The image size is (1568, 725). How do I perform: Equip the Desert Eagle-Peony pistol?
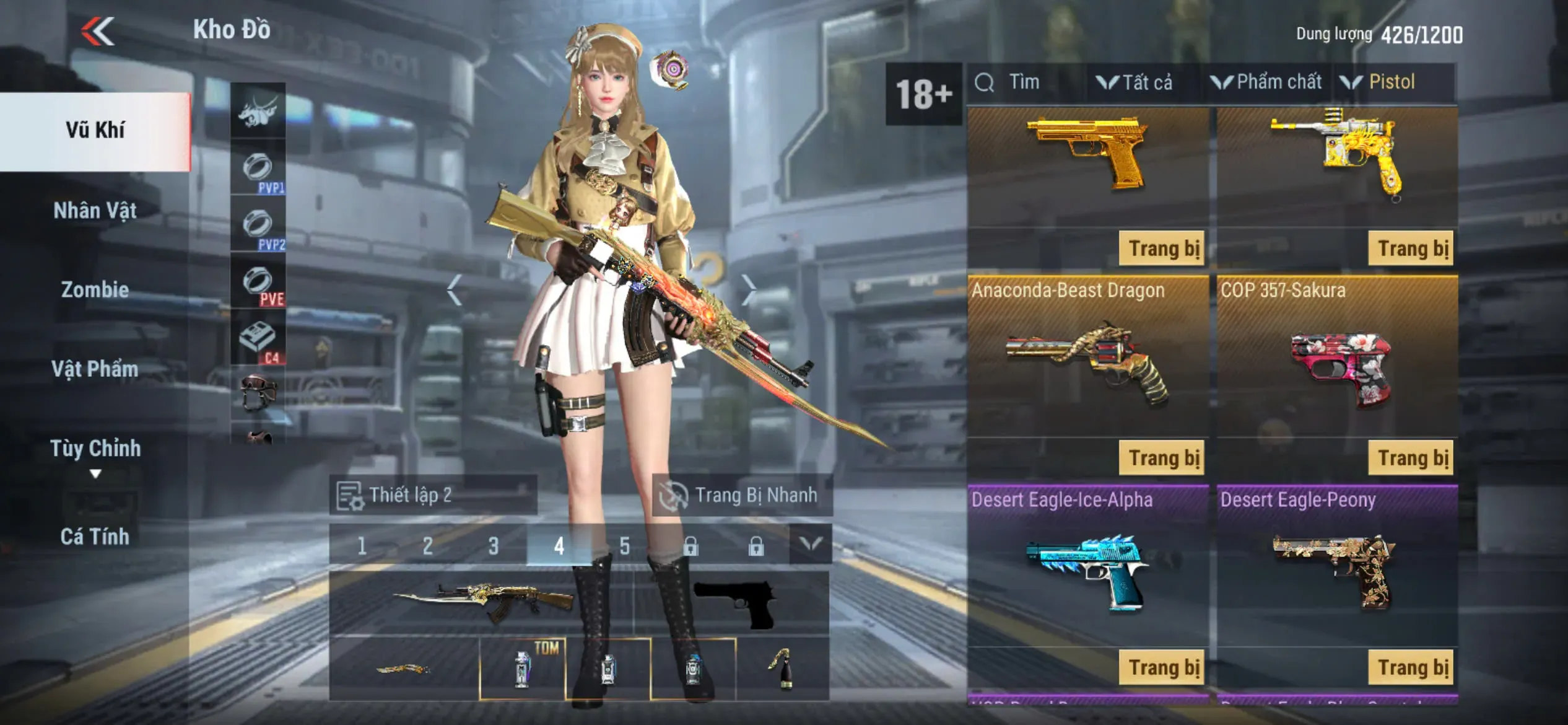[1412, 667]
